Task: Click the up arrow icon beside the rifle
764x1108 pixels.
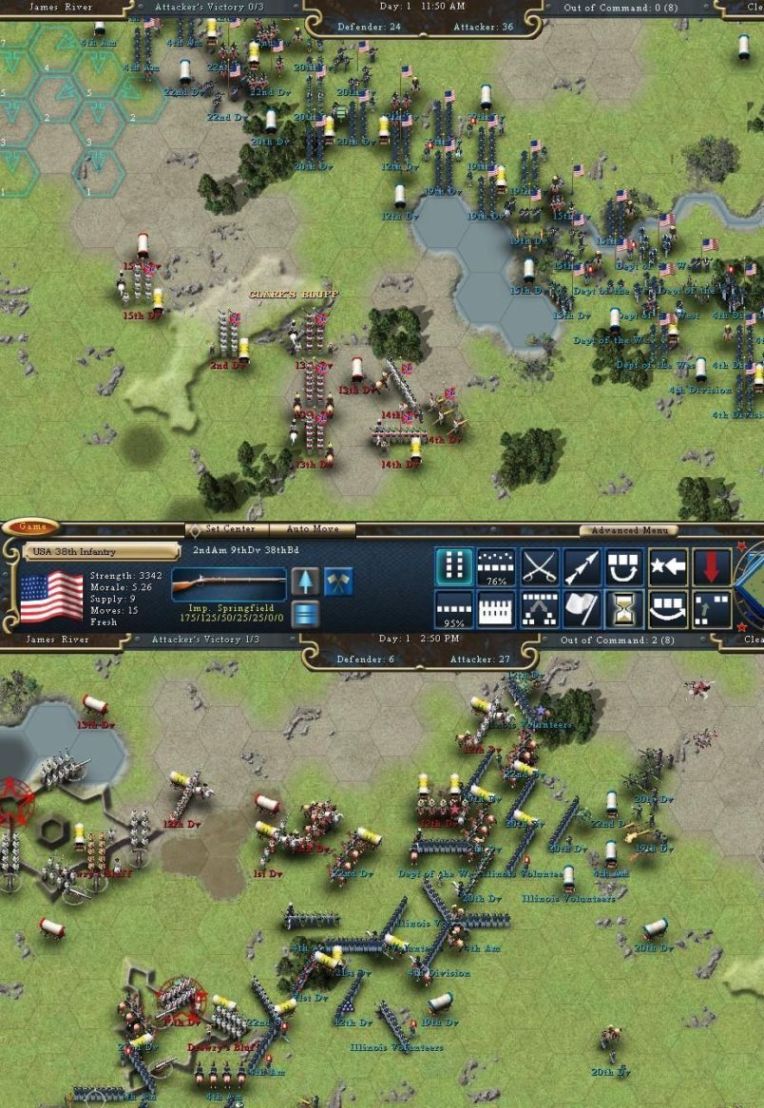Action: 305,581
